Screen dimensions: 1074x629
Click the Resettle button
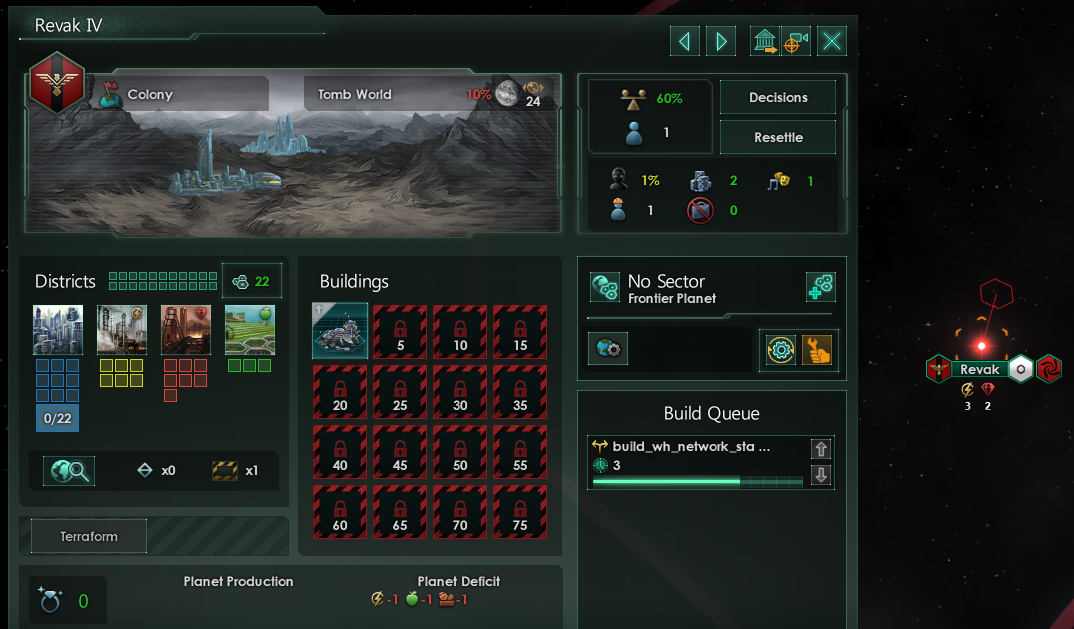778,138
